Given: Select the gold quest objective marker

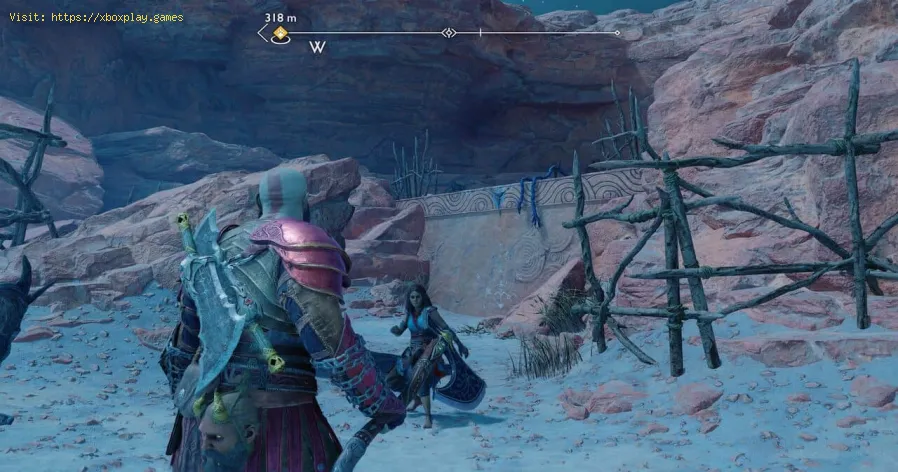Looking at the screenshot, I should click(281, 34).
